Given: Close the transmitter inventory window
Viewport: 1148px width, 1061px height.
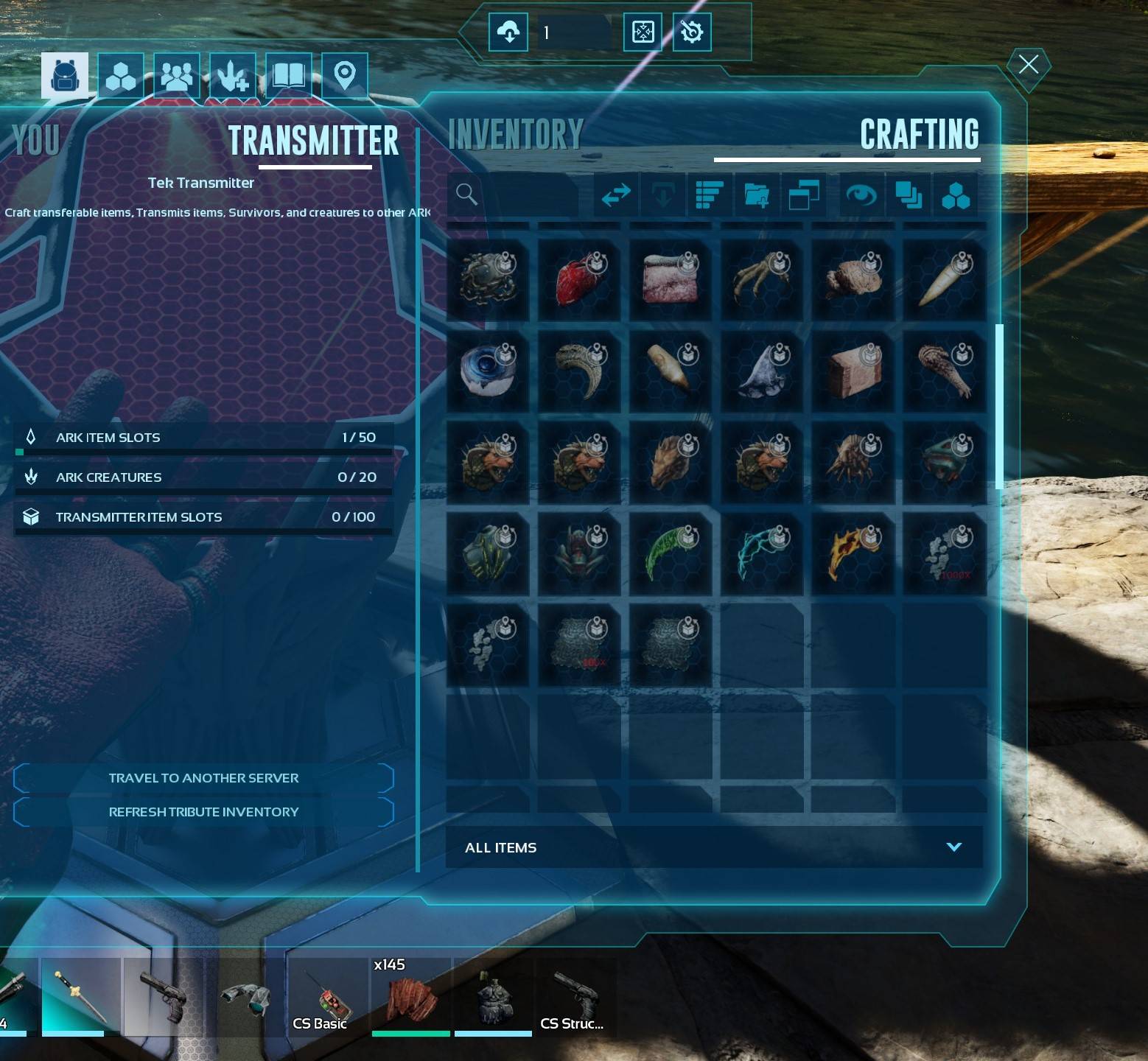Looking at the screenshot, I should click(x=1028, y=65).
